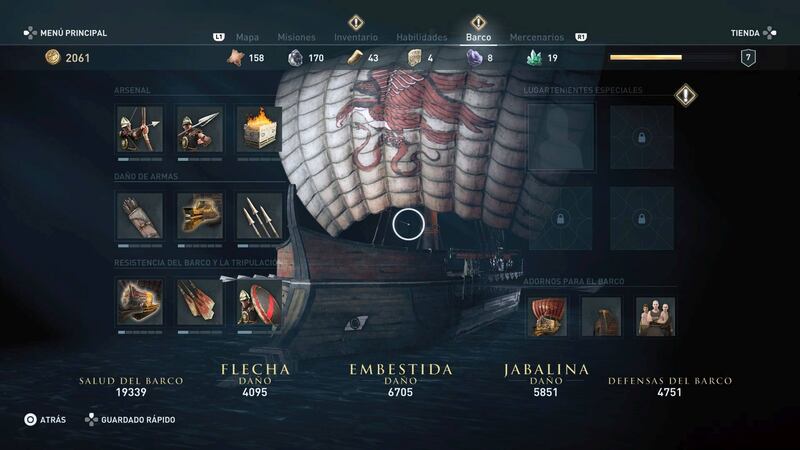Return to Menú Principal
Screen dimensions: 800x450
point(66,33)
